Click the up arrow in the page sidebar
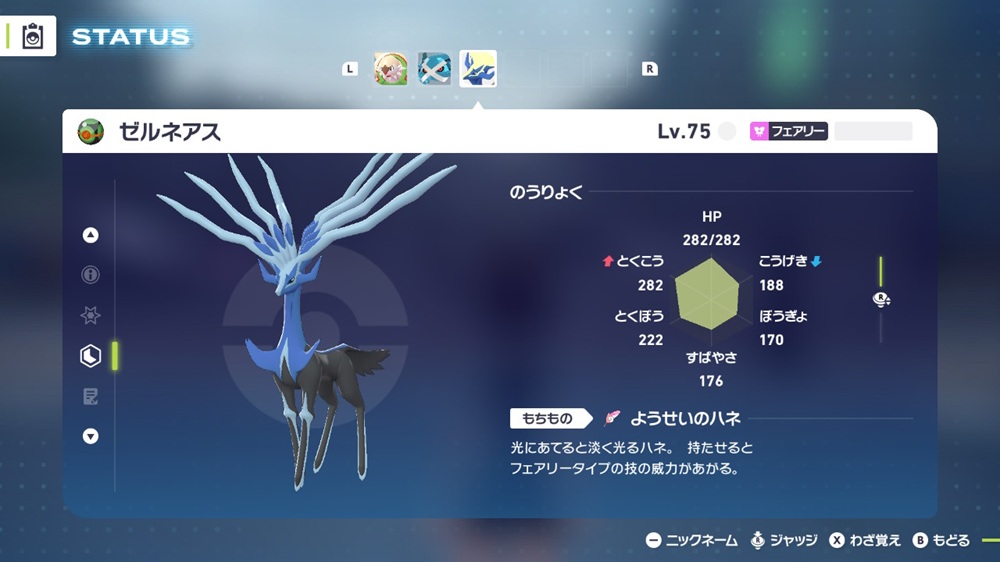 [91, 235]
